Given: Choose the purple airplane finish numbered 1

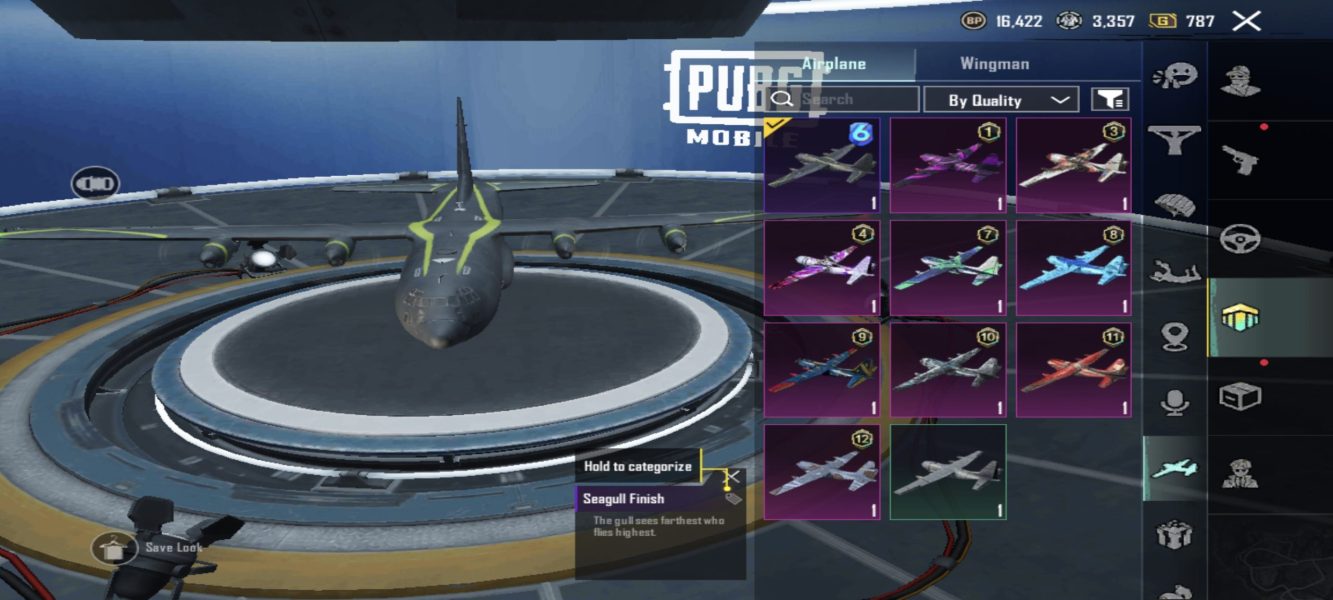Looking at the screenshot, I should point(948,166).
